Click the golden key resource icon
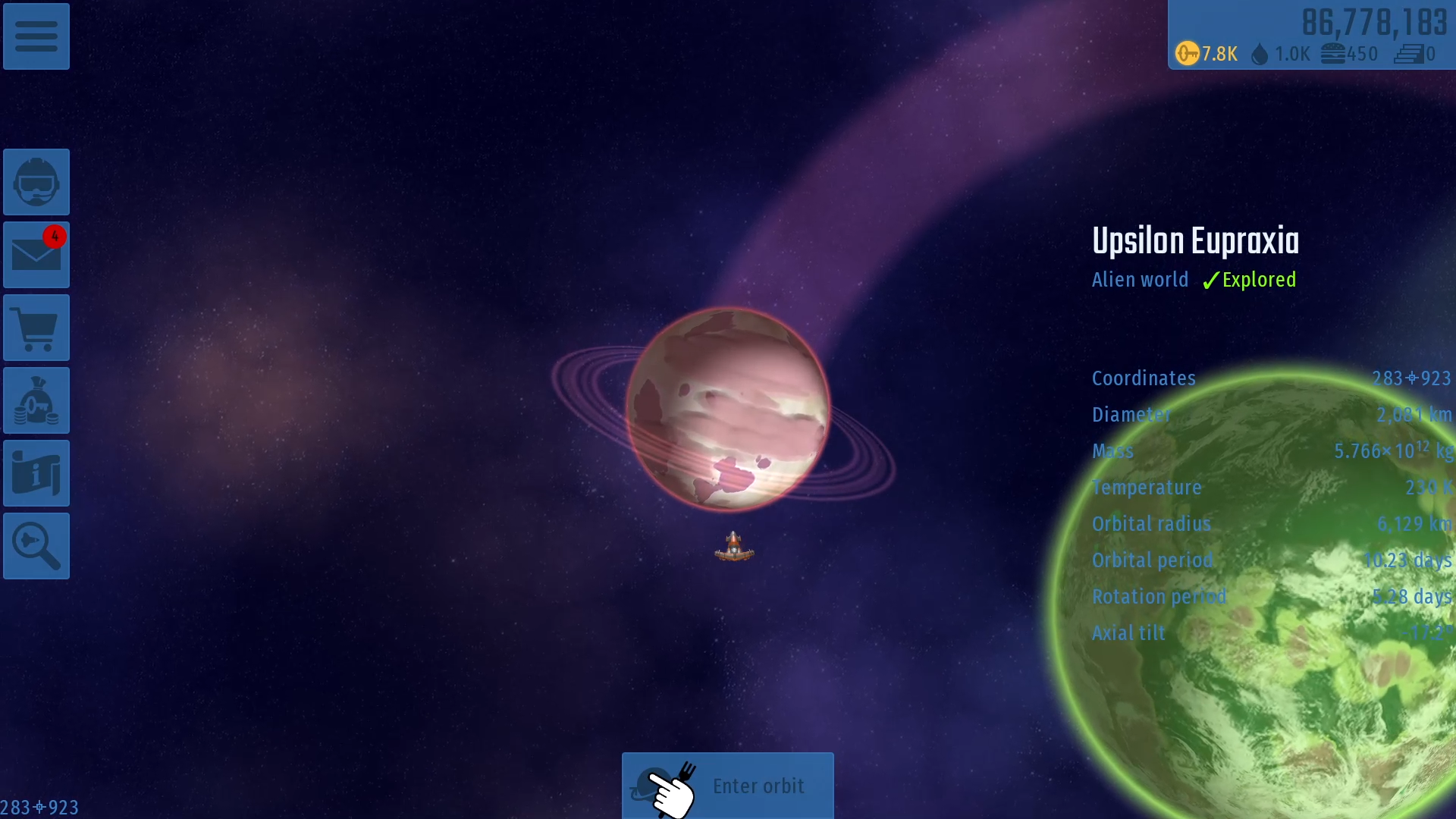Screen dimensions: 1456x819 1188,54
